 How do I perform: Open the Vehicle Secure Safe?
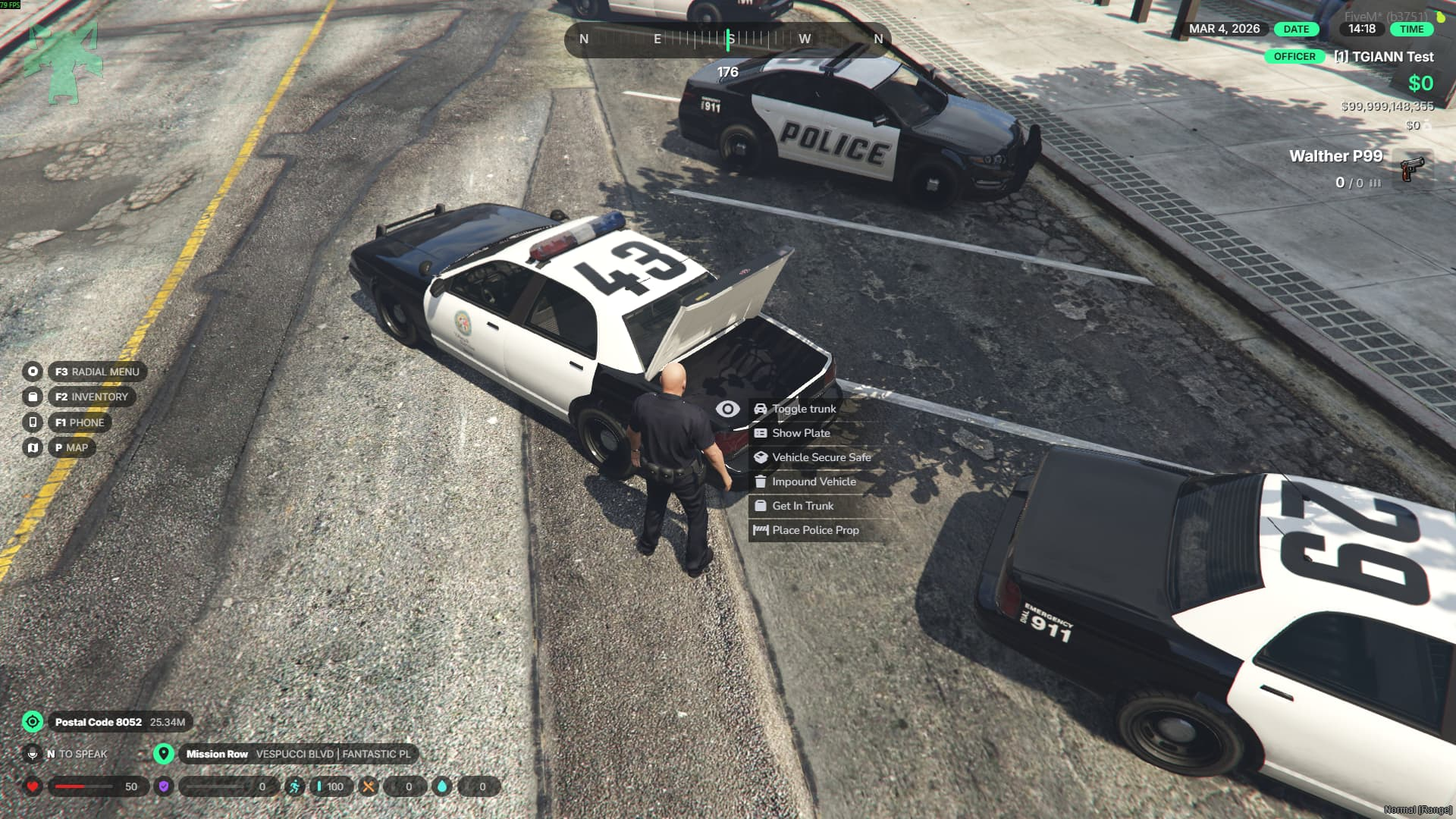point(821,457)
